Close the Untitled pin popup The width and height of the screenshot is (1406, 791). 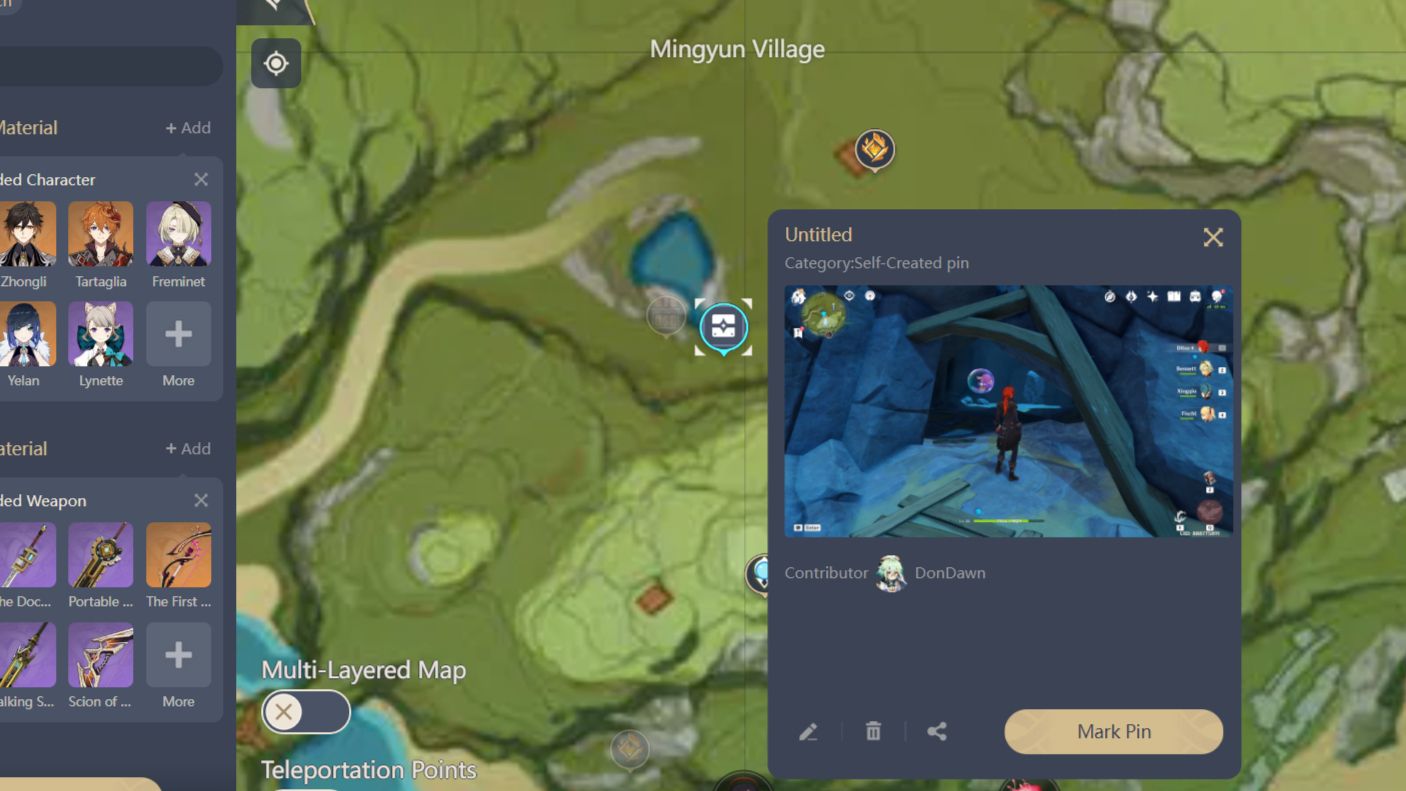pyautogui.click(x=1213, y=237)
